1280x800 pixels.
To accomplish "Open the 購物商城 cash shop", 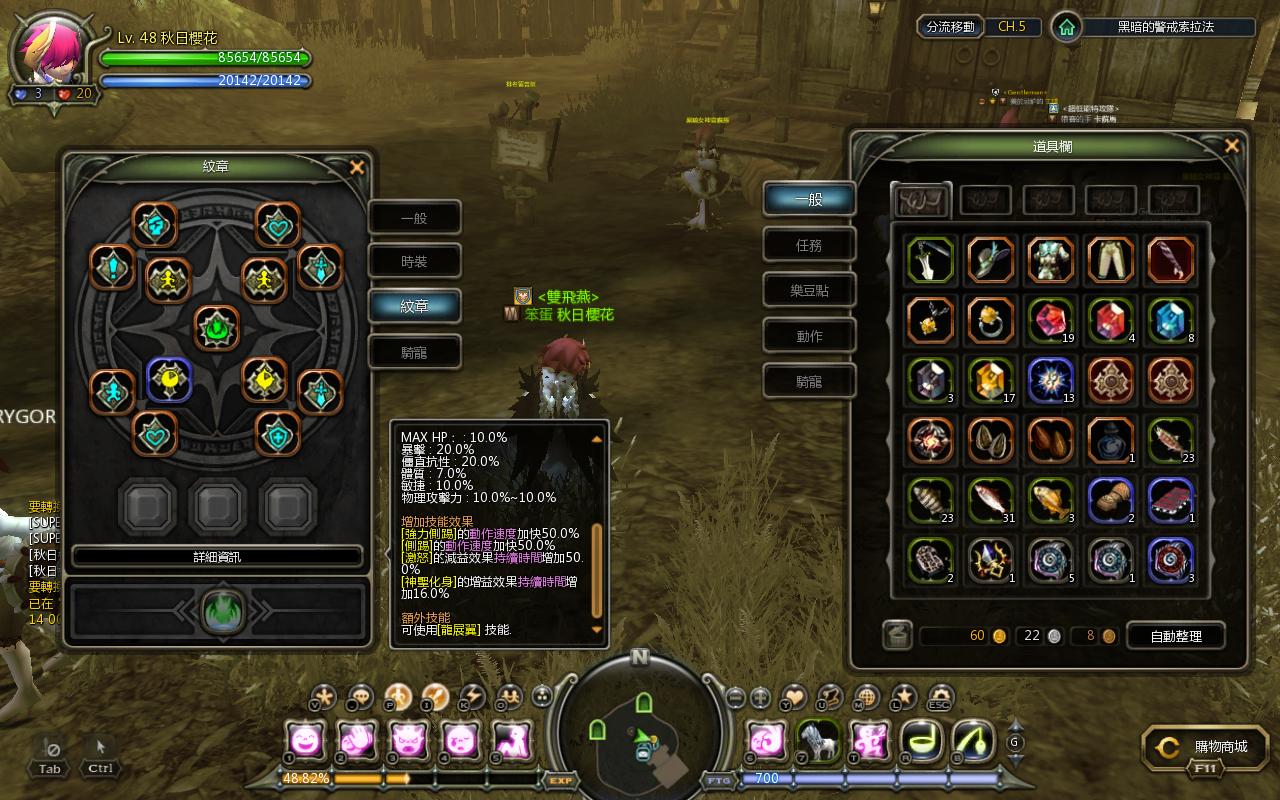I will pyautogui.click(x=1209, y=747).
